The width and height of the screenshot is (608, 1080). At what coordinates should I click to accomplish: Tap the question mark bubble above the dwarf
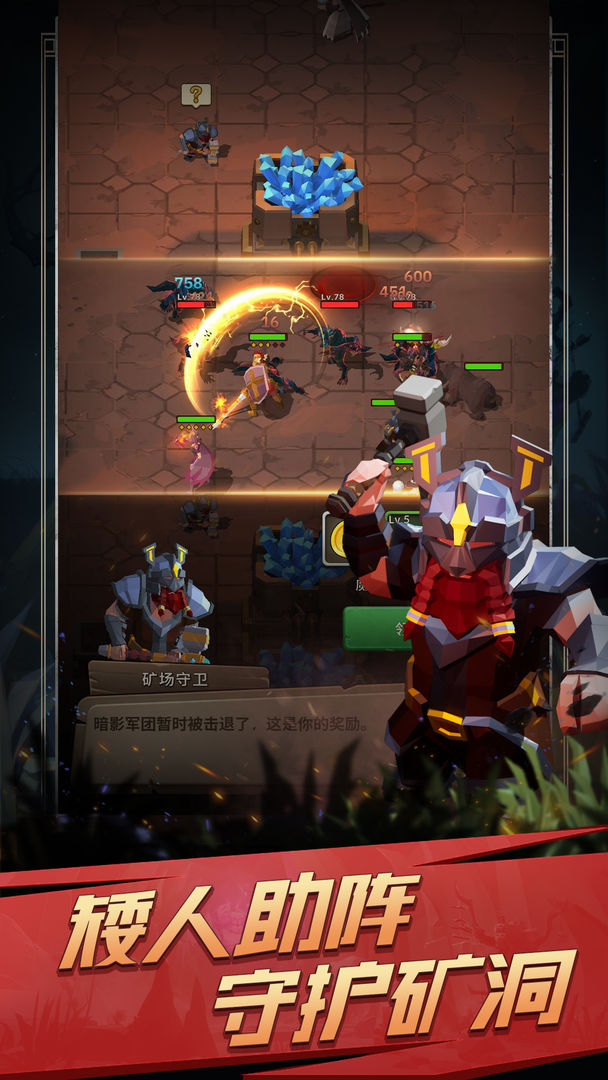[x=196, y=95]
